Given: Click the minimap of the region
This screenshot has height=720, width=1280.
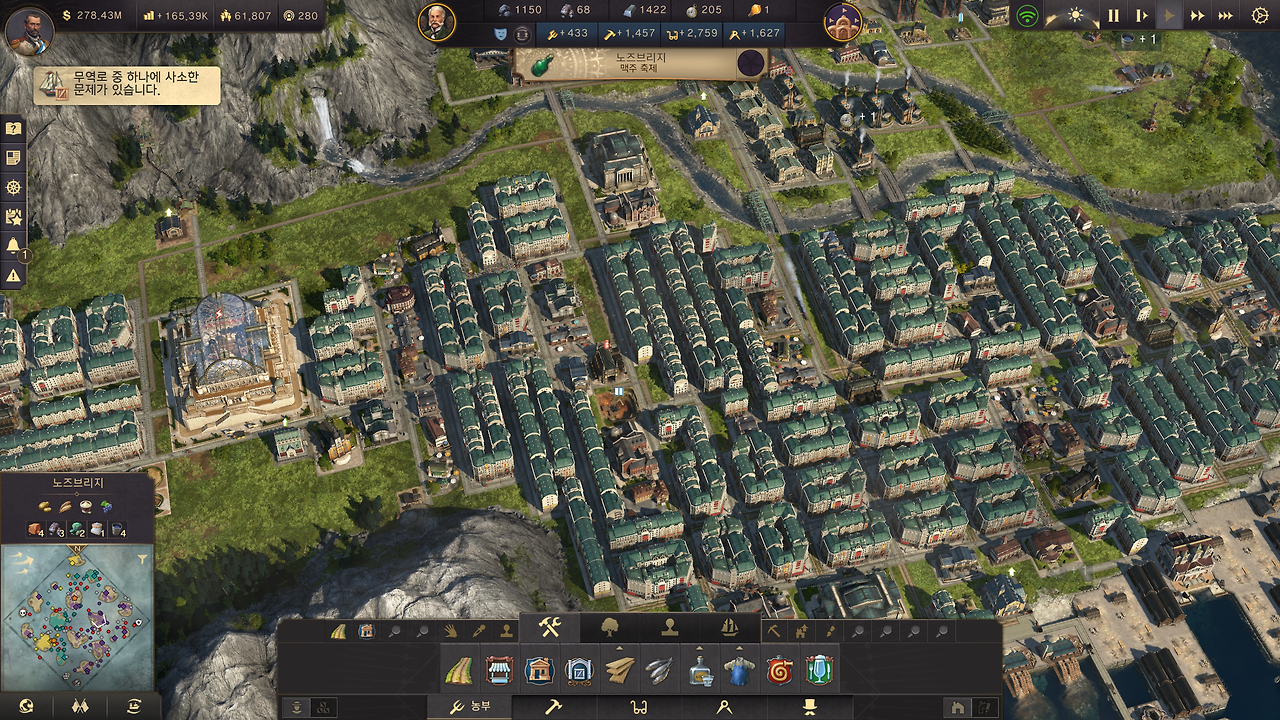Looking at the screenshot, I should 77,618.
